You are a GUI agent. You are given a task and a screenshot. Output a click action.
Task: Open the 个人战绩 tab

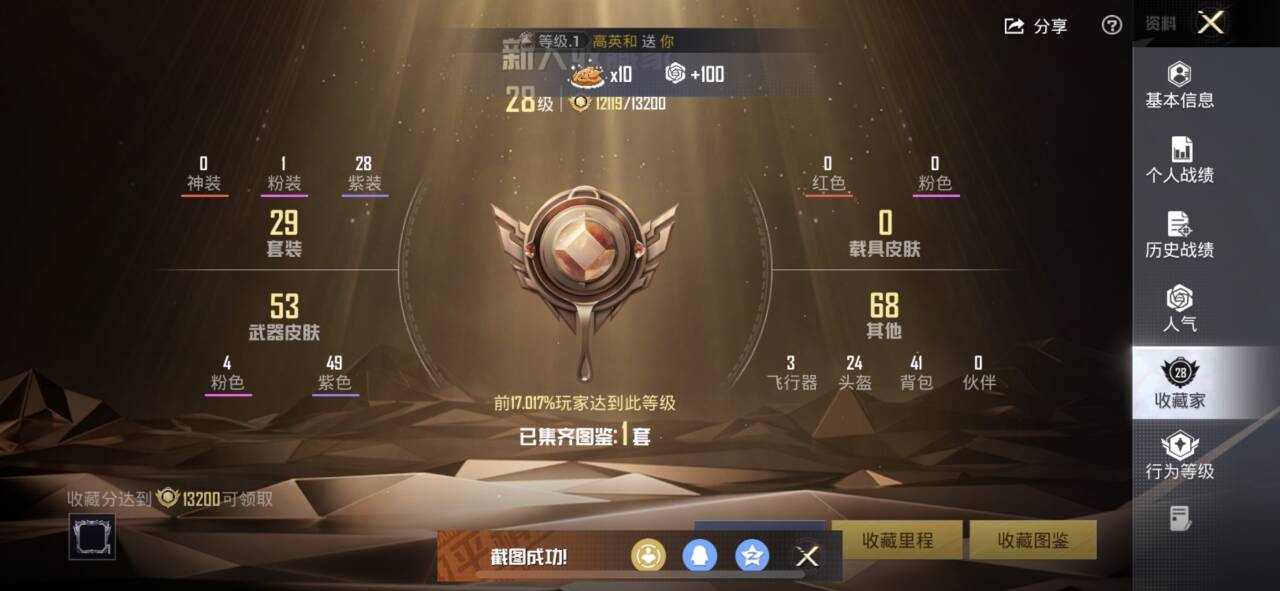point(1180,160)
